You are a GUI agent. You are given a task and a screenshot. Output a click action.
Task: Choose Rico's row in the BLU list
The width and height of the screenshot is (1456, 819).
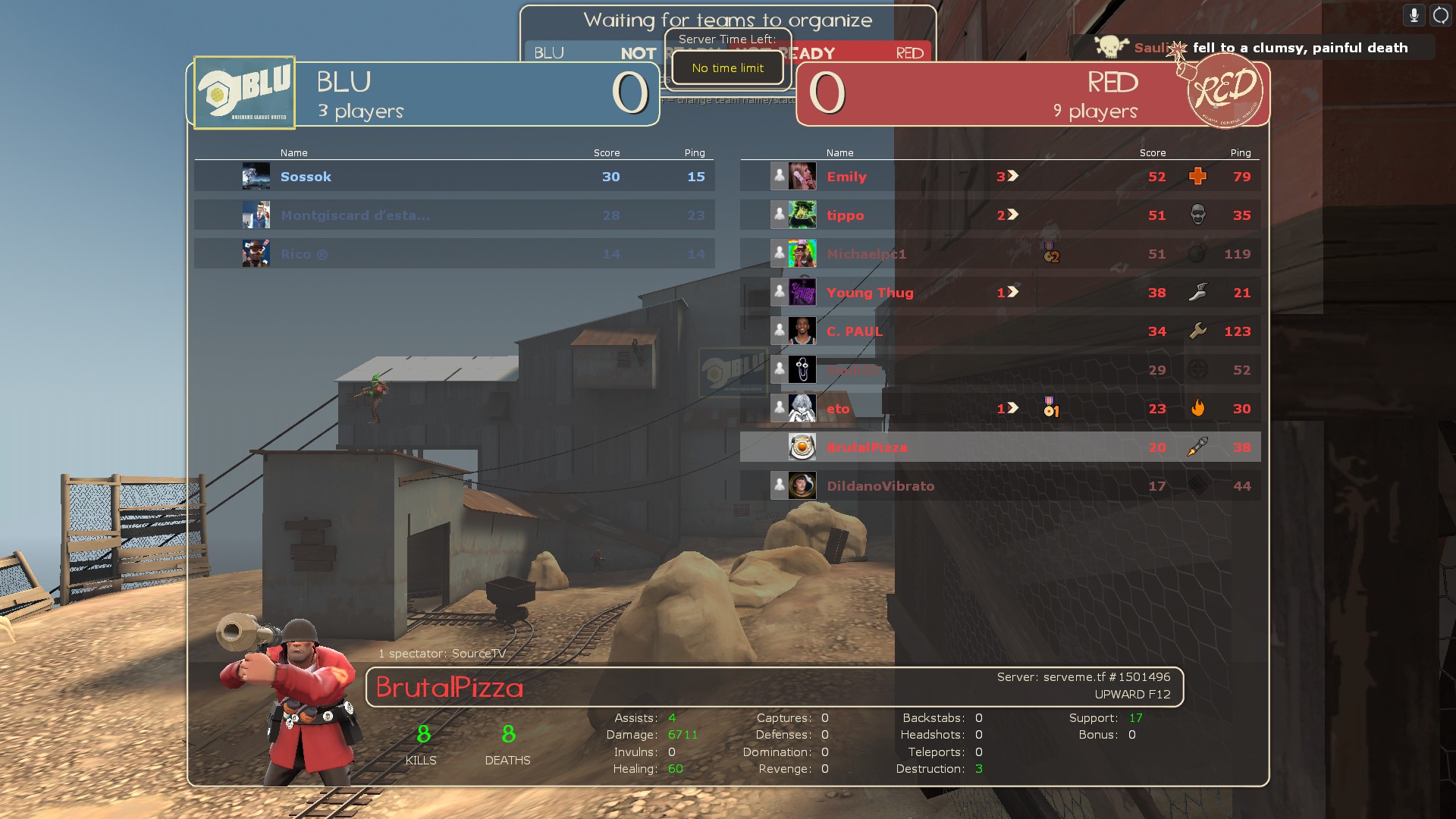tap(455, 254)
